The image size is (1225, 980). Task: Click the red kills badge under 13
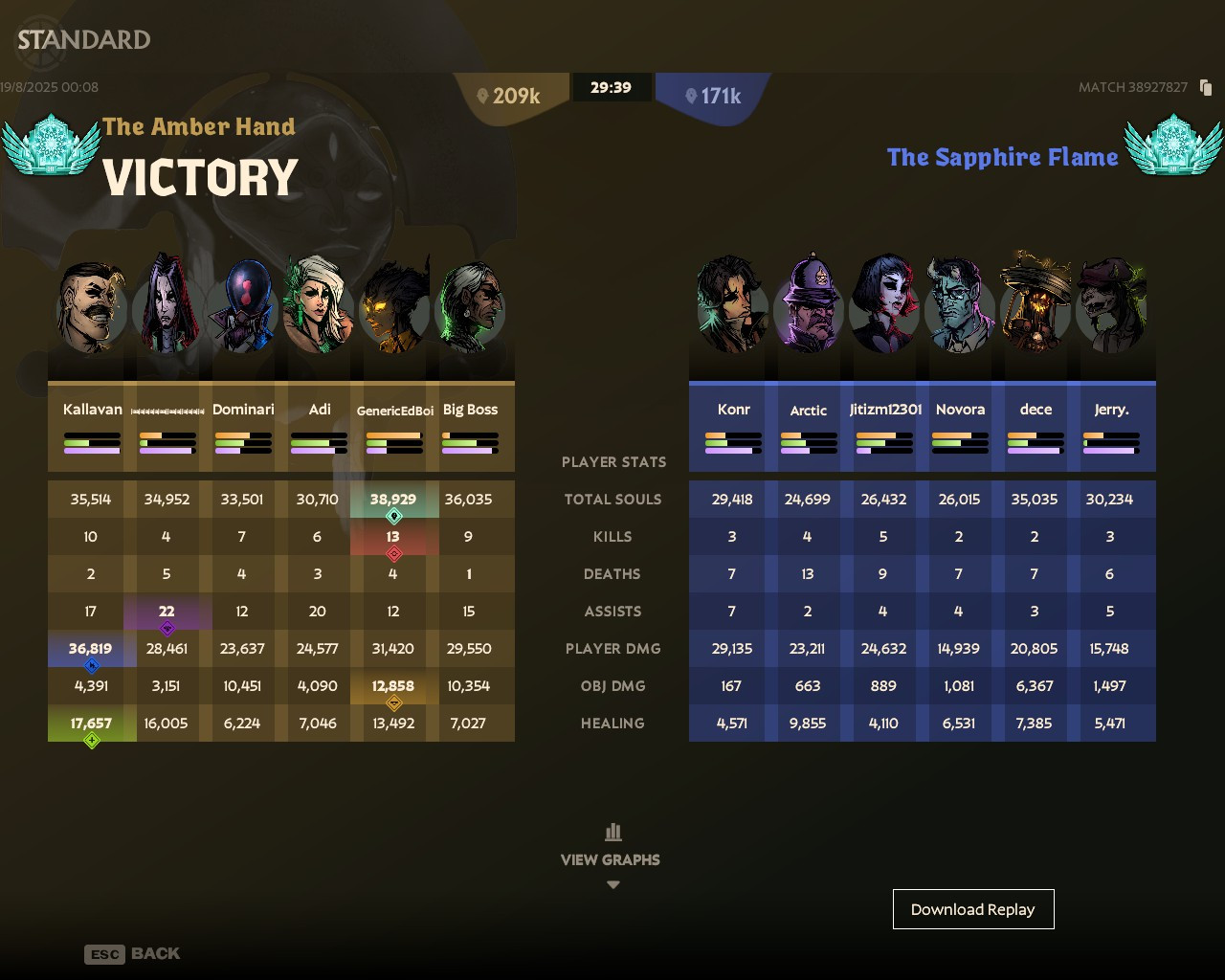click(x=393, y=553)
